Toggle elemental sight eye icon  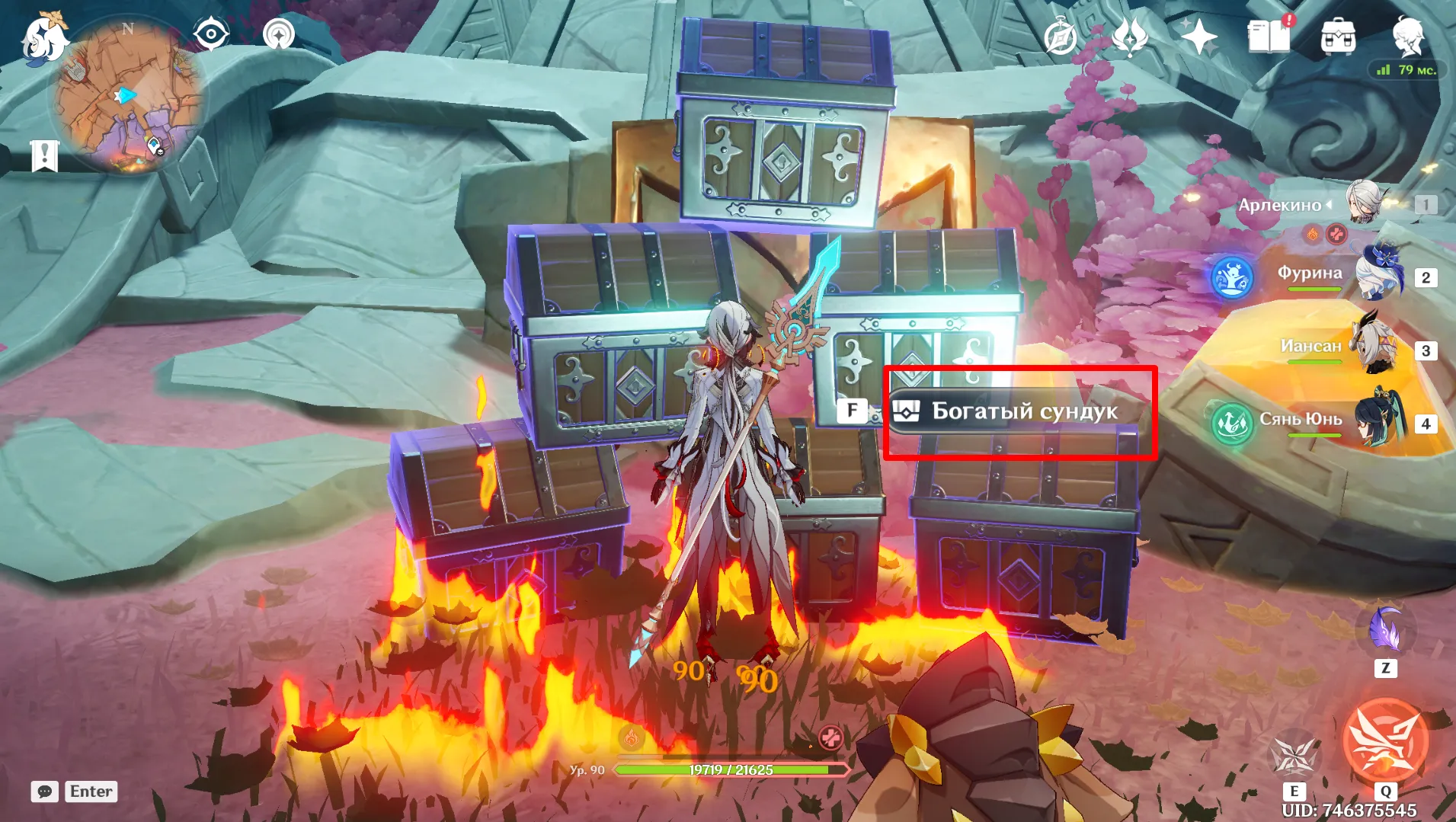coord(211,34)
